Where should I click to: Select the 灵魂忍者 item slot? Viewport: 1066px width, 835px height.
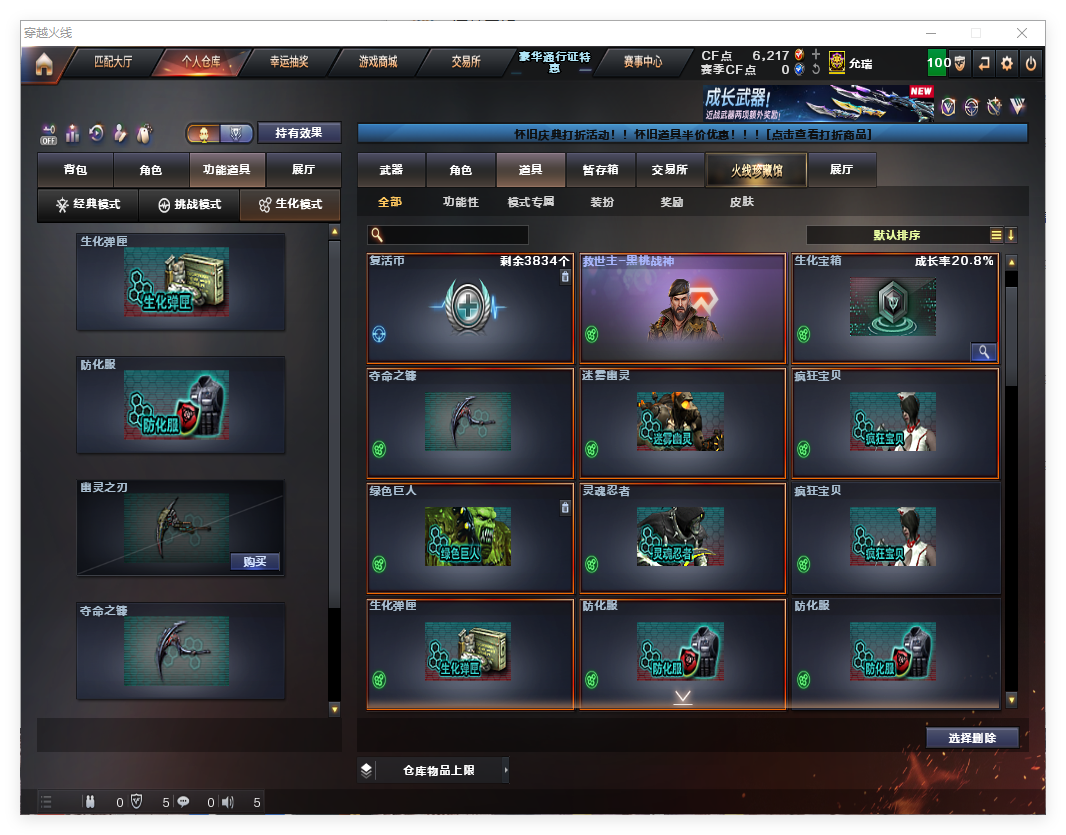click(682, 538)
